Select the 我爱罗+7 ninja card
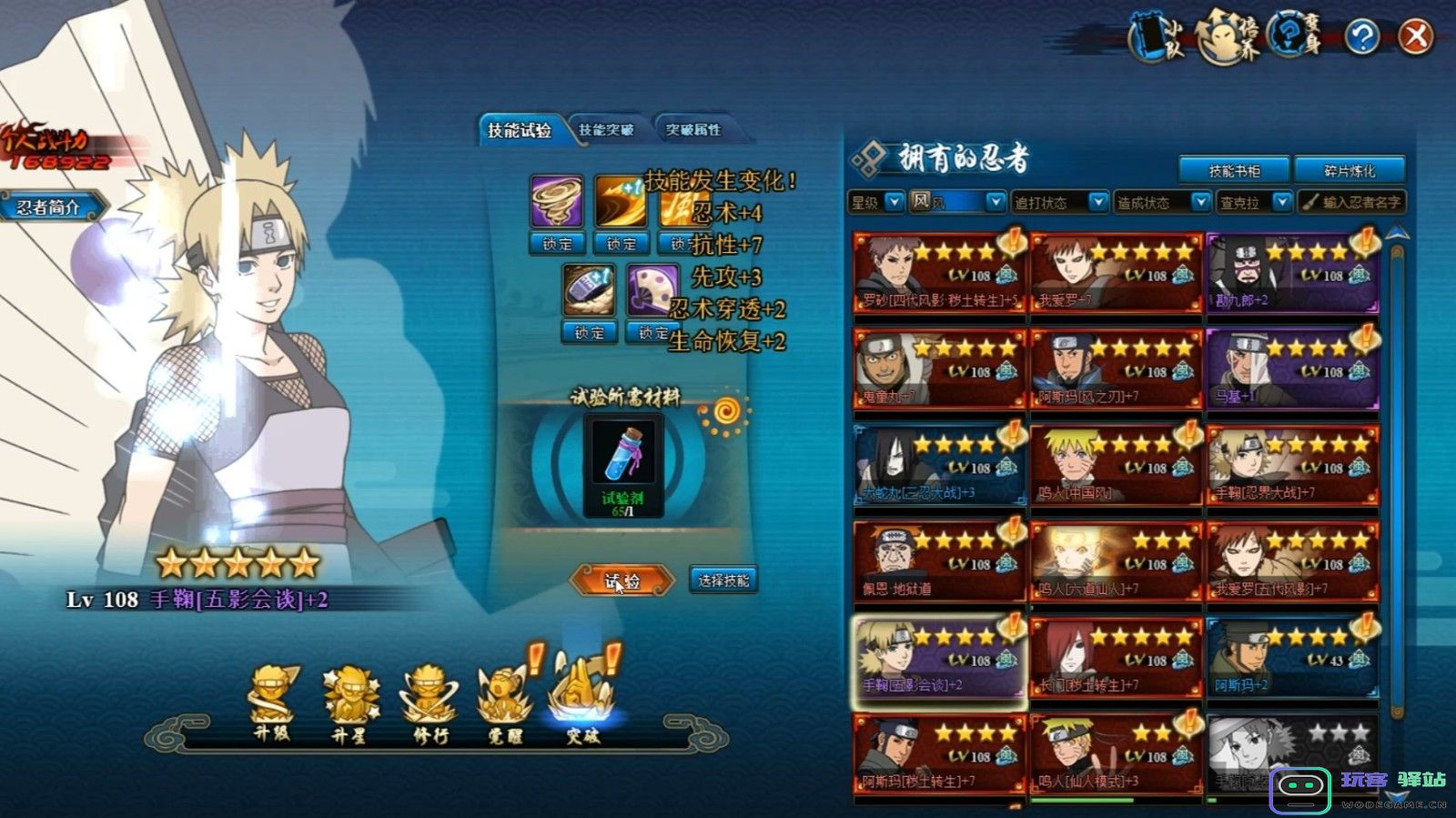The width and height of the screenshot is (1456, 818). (1116, 273)
